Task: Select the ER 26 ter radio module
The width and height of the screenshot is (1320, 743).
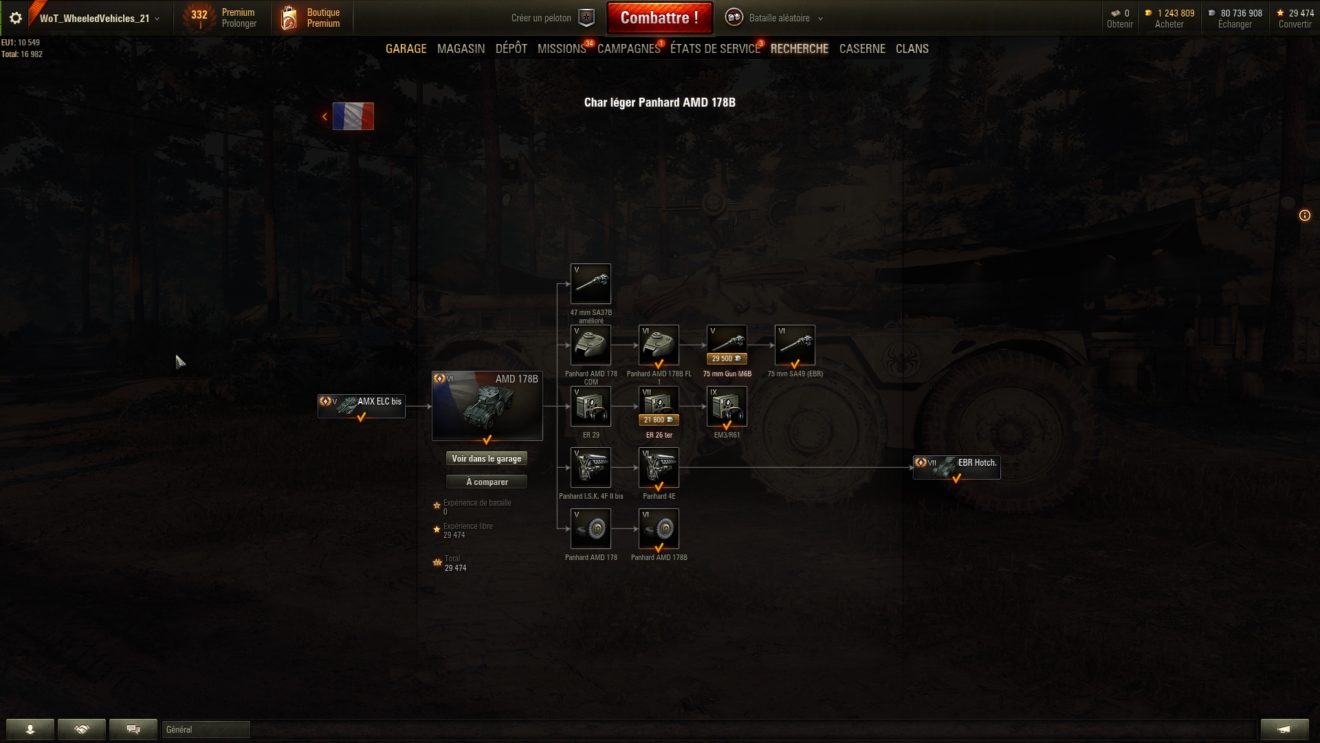Action: pyautogui.click(x=659, y=405)
